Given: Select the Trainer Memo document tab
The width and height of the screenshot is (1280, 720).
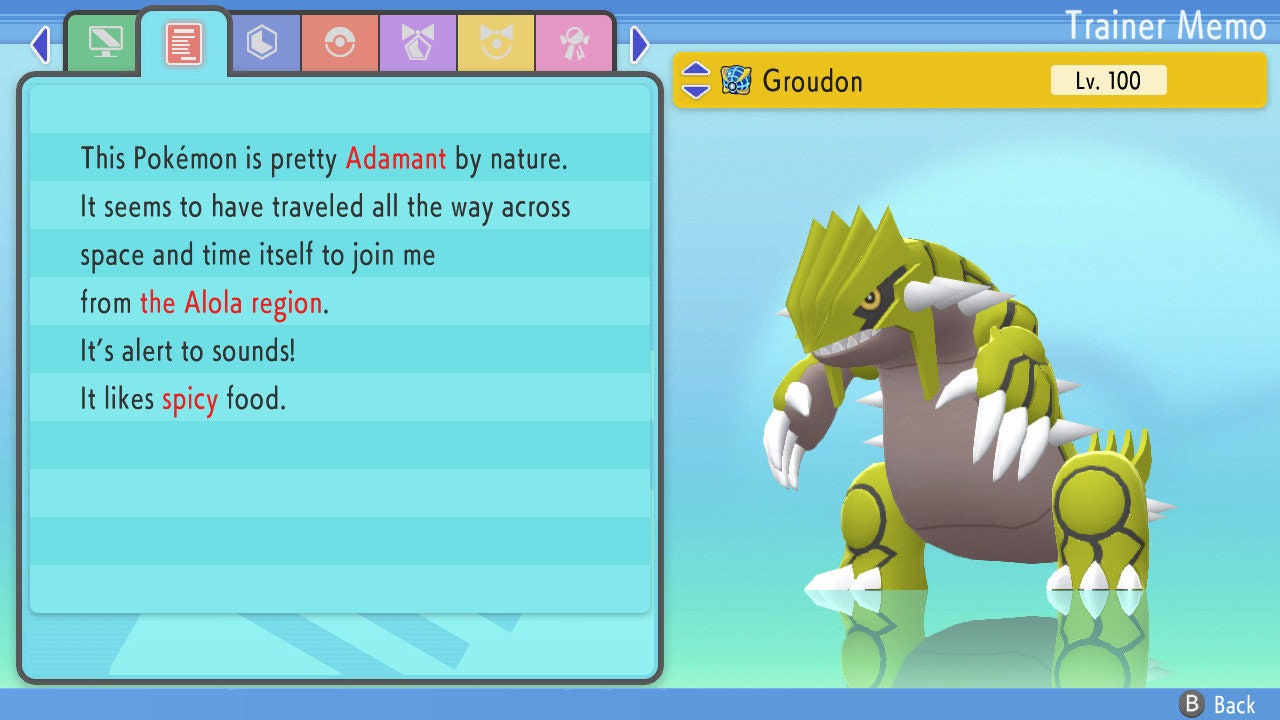Looking at the screenshot, I should pos(184,43).
